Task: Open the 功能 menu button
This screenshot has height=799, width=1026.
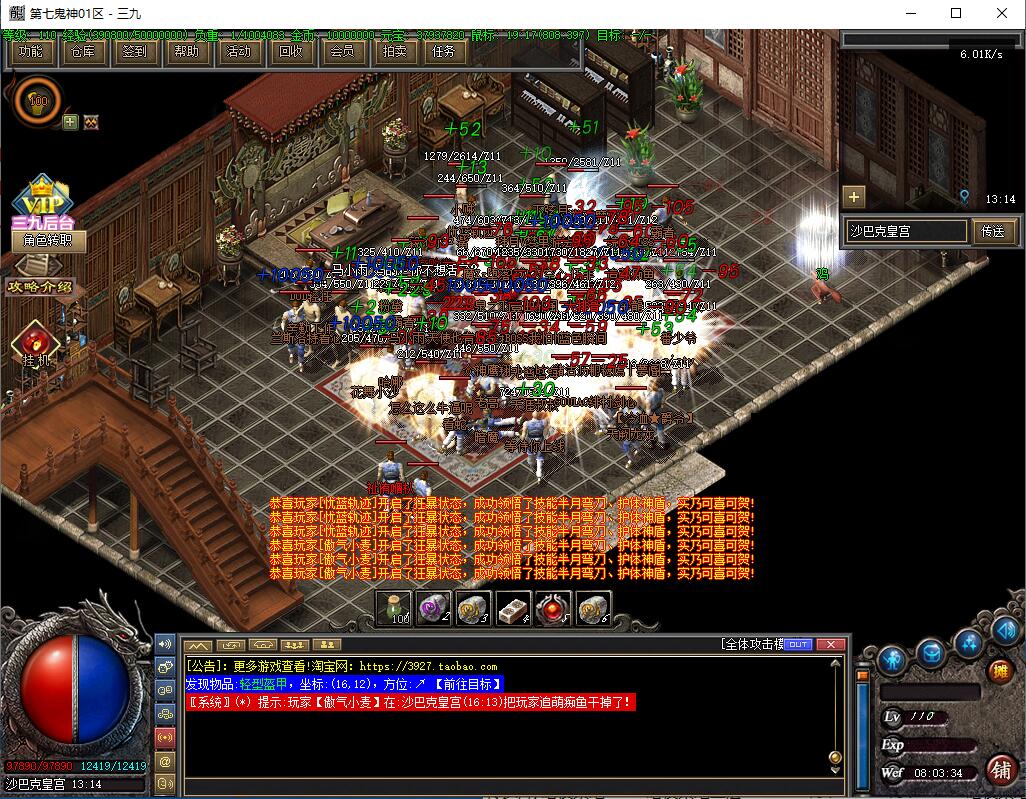Action: [x=31, y=52]
